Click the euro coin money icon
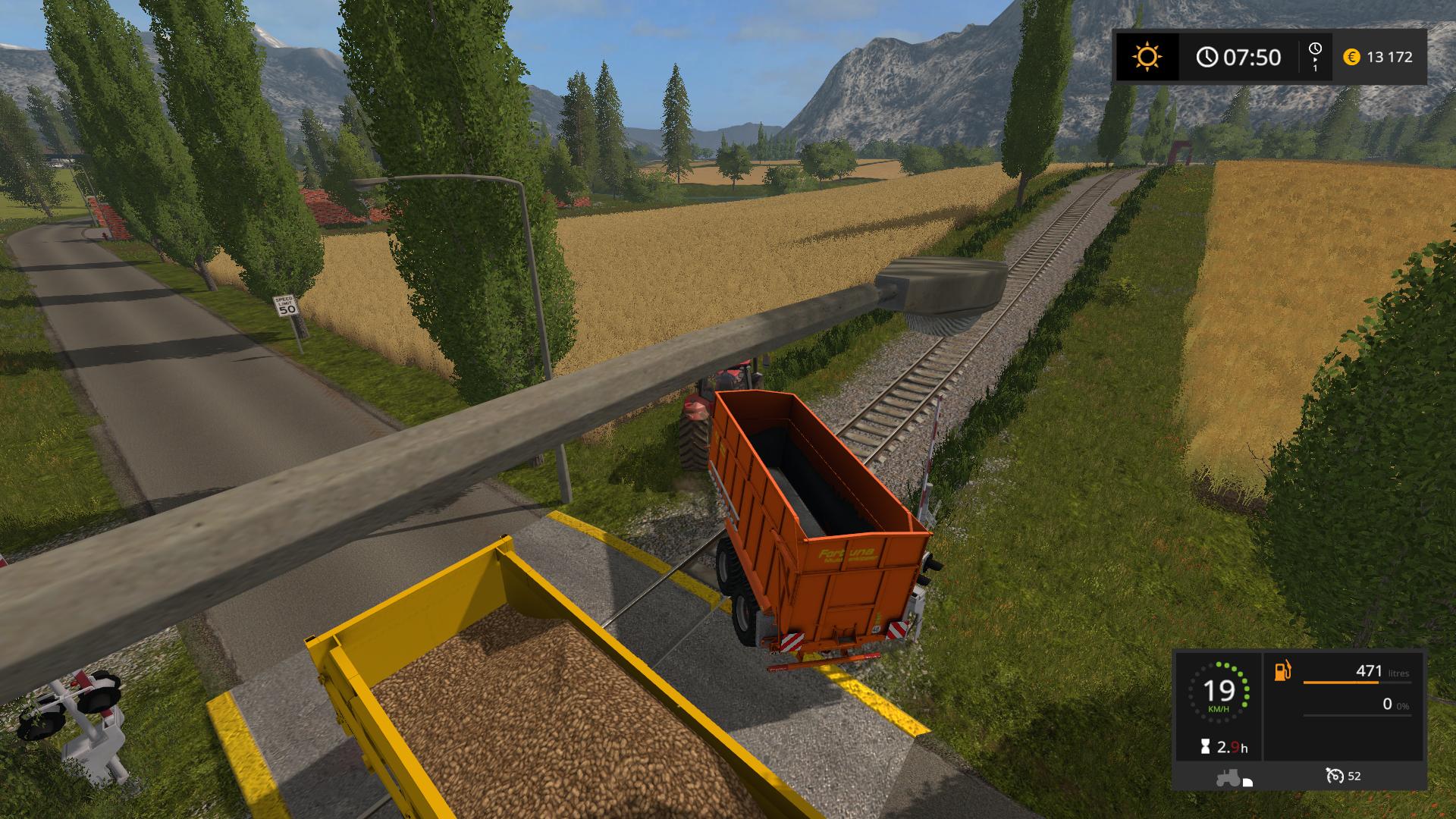Screen dimensions: 1456x819 pos(1351,57)
